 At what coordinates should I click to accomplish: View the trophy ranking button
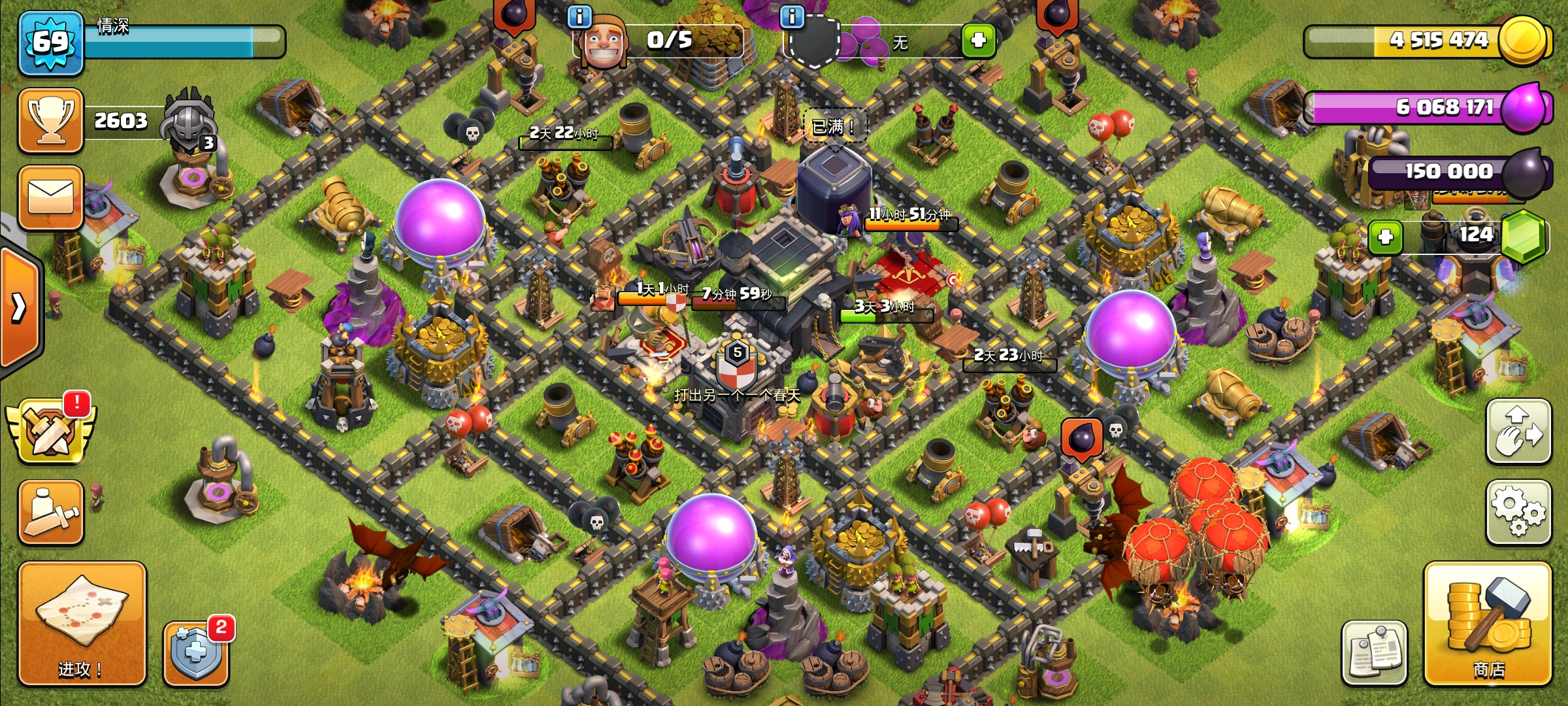pos(51,121)
